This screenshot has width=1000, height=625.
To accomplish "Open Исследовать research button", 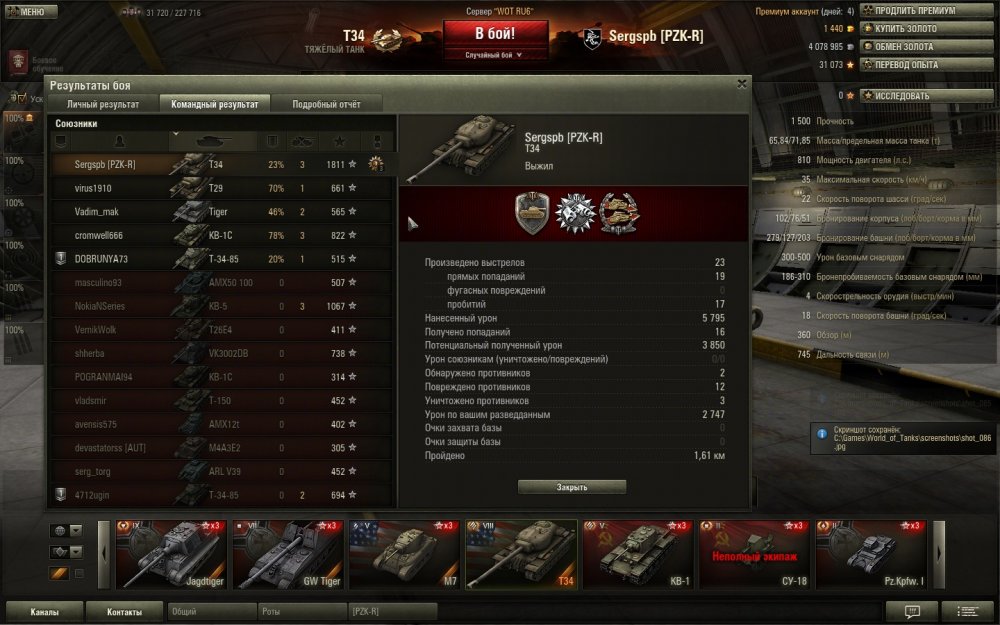I will (x=914, y=96).
